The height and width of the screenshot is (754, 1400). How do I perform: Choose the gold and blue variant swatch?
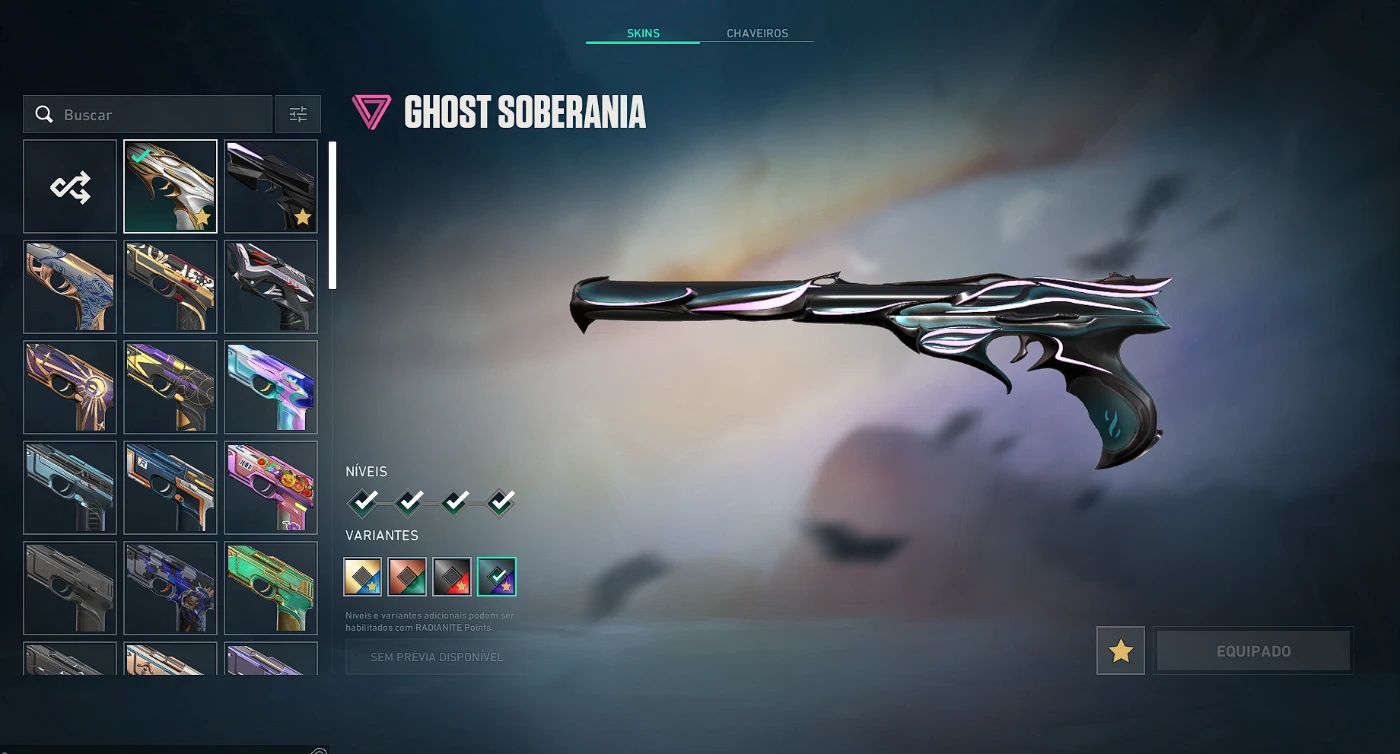click(363, 577)
